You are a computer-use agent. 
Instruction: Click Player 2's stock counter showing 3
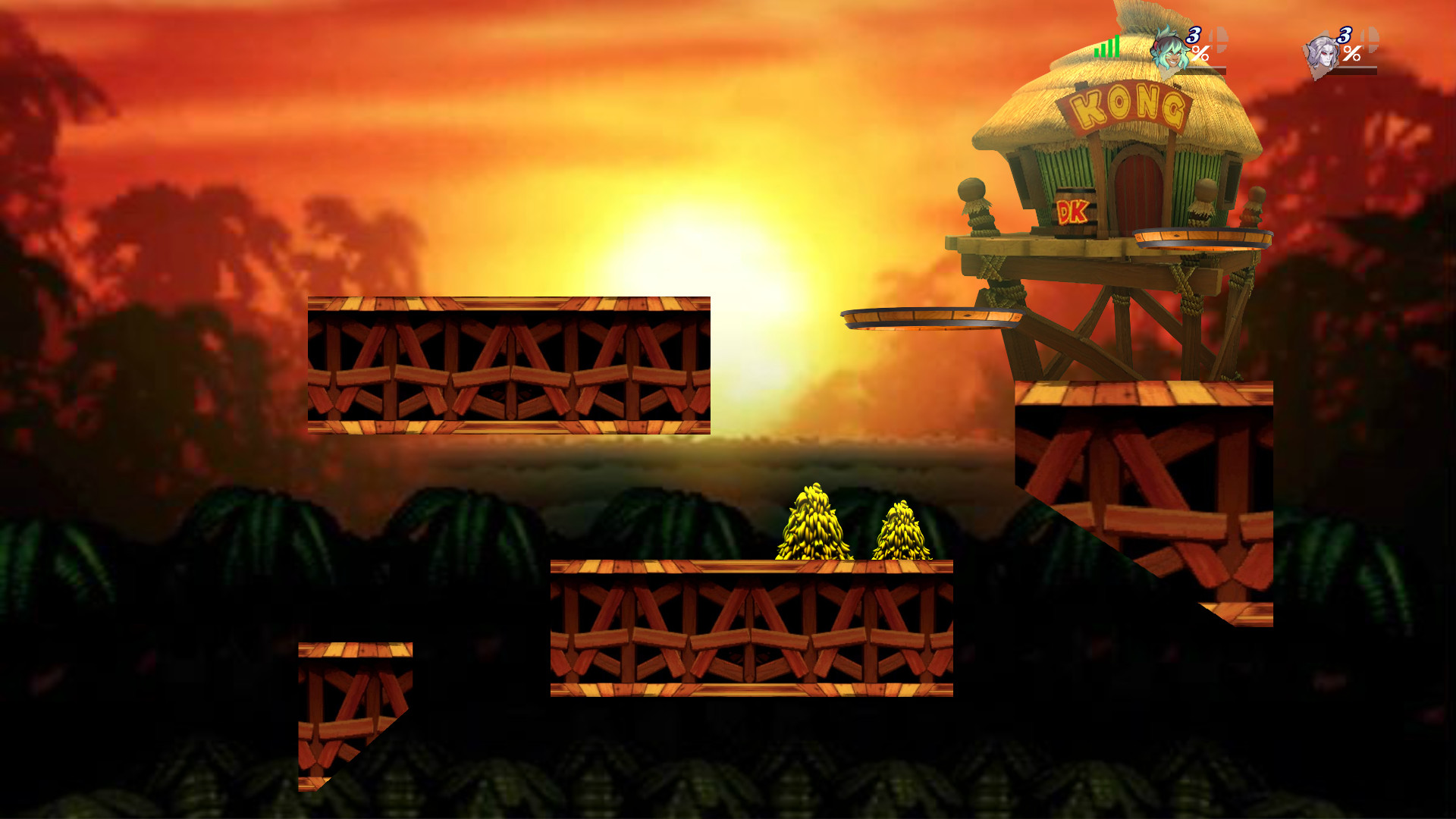click(1345, 36)
